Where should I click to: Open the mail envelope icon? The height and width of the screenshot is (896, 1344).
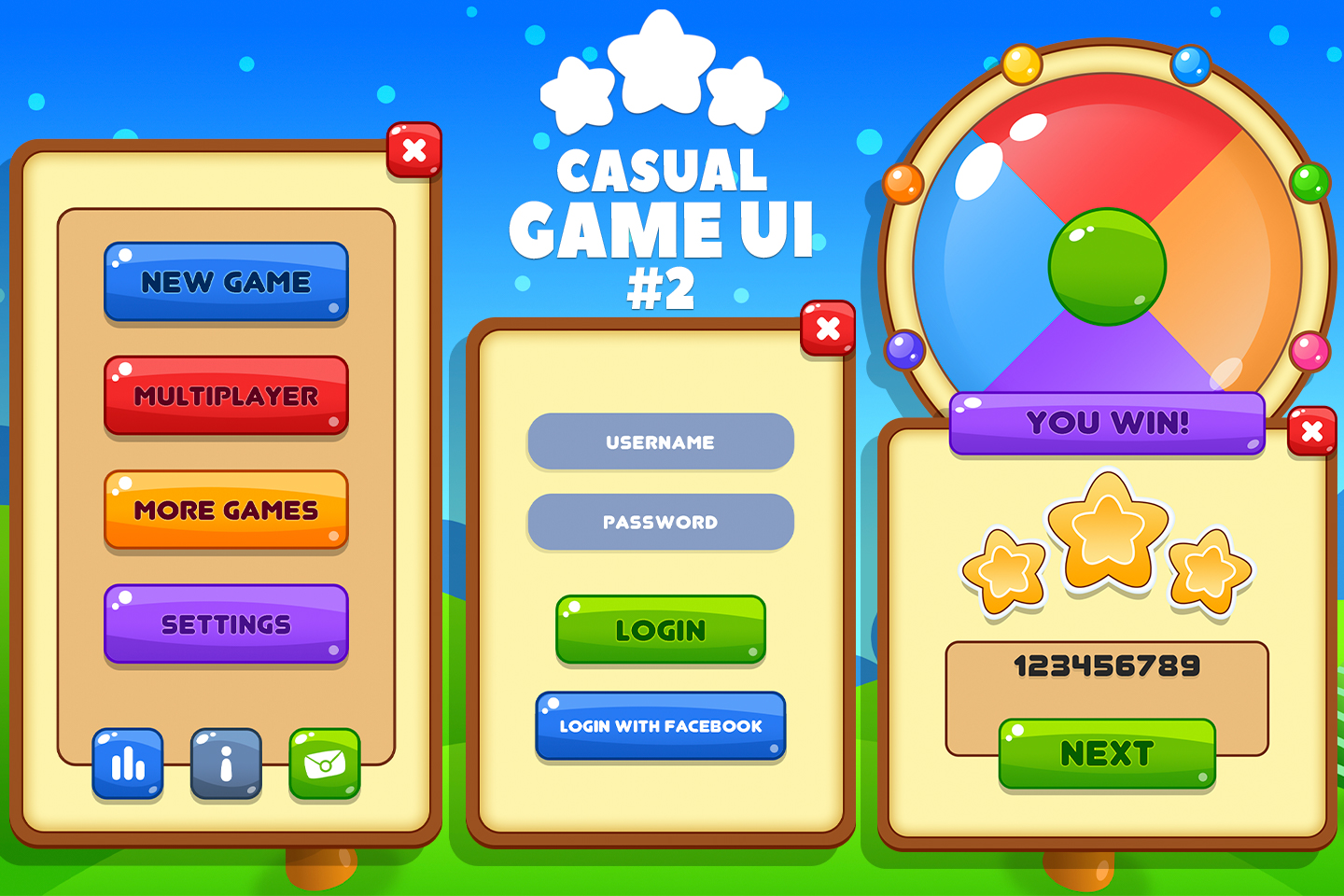click(x=324, y=763)
